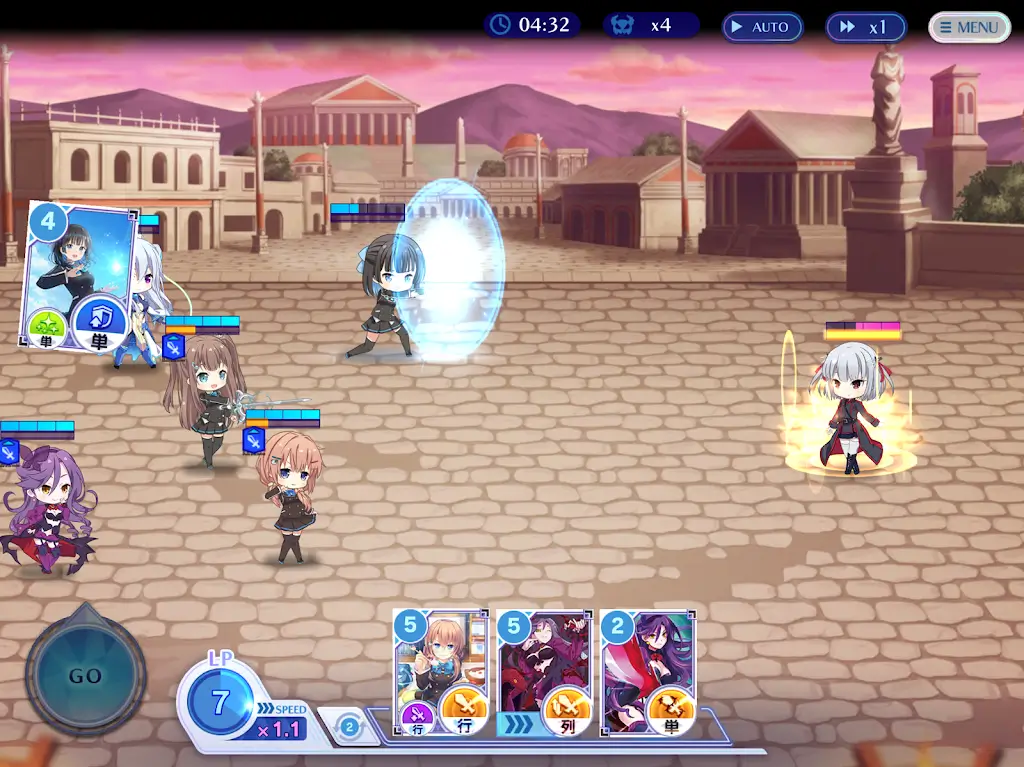This screenshot has width=1024, height=767.
Task: Open the MENU button
Action: [969, 27]
